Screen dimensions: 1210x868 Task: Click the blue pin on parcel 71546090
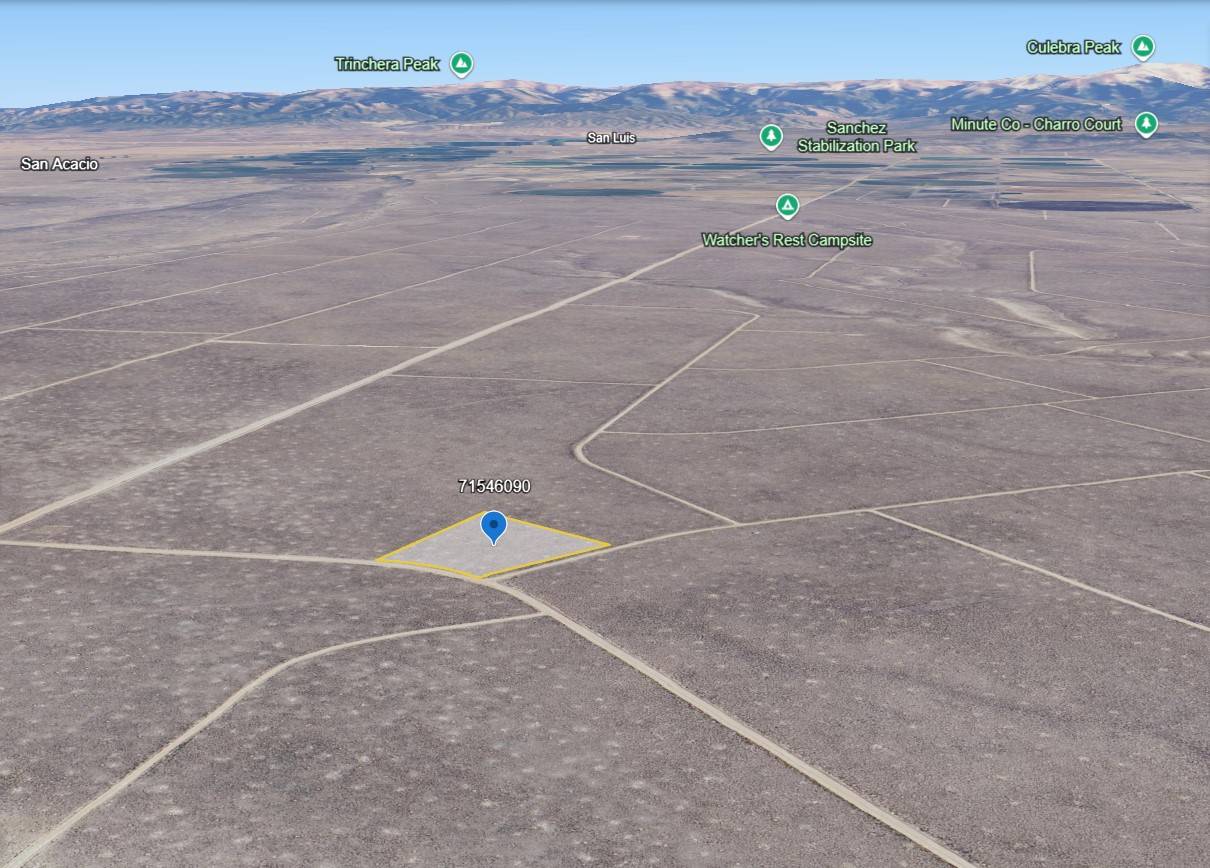(x=494, y=526)
